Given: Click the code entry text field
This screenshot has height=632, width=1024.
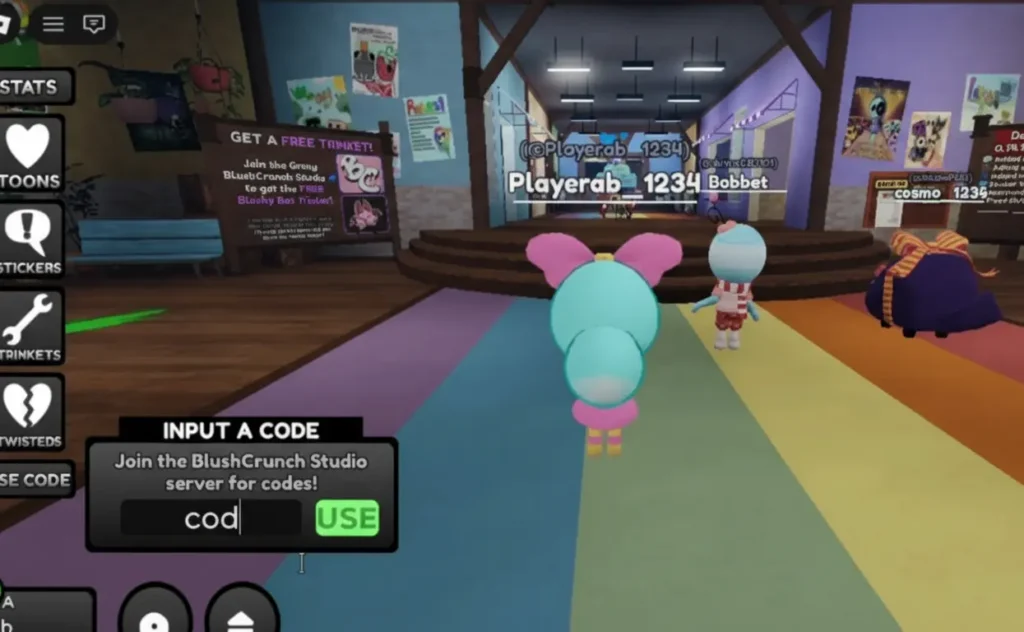Looking at the screenshot, I should pos(211,518).
